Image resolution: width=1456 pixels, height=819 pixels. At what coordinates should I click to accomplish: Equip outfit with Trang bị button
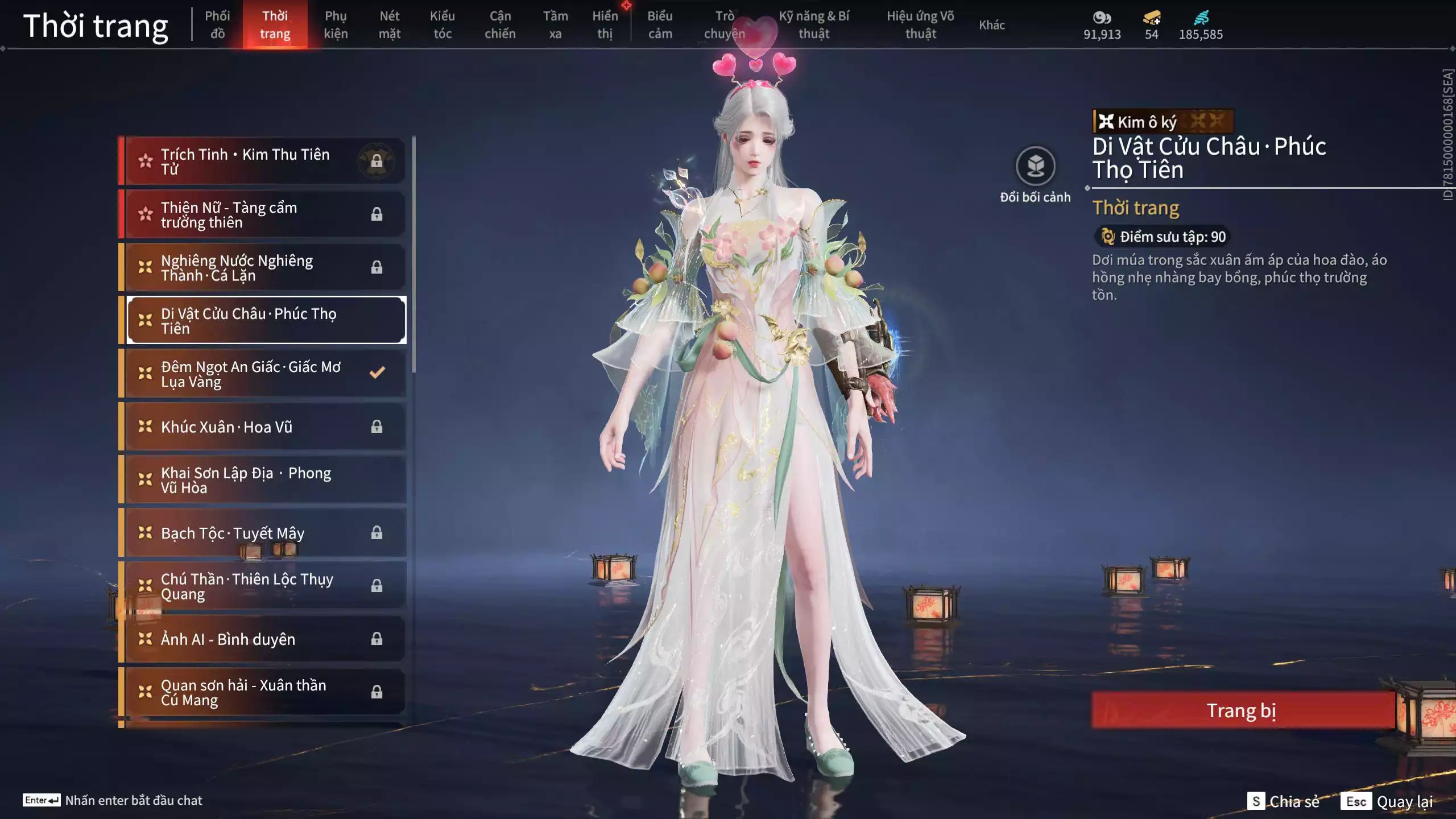(1242, 710)
